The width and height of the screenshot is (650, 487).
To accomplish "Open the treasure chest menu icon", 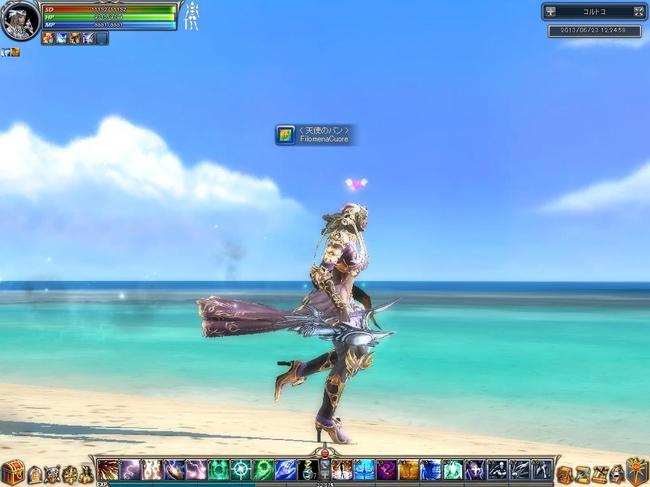I will click(x=12, y=472).
